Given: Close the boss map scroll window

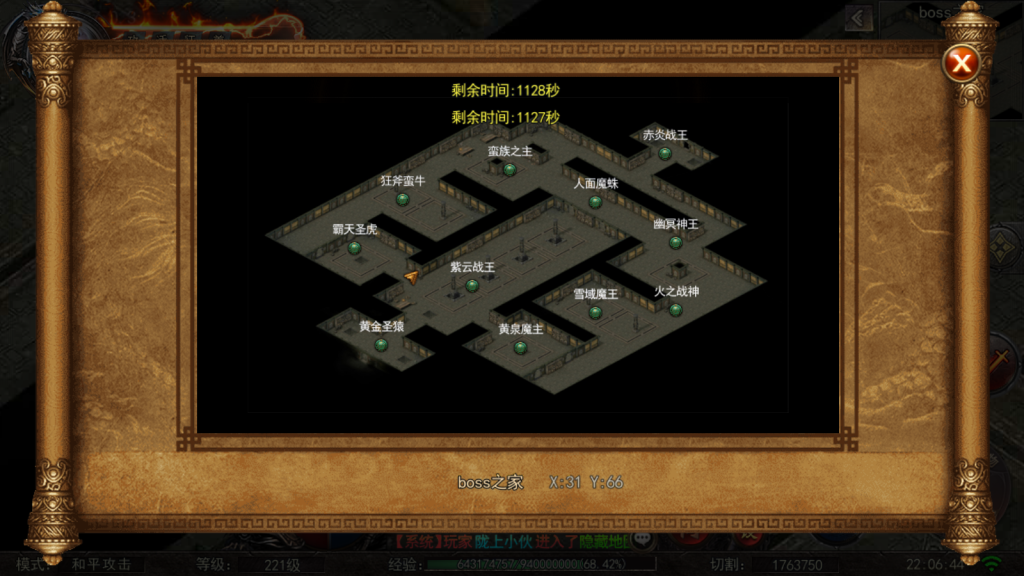Looking at the screenshot, I should 961,65.
